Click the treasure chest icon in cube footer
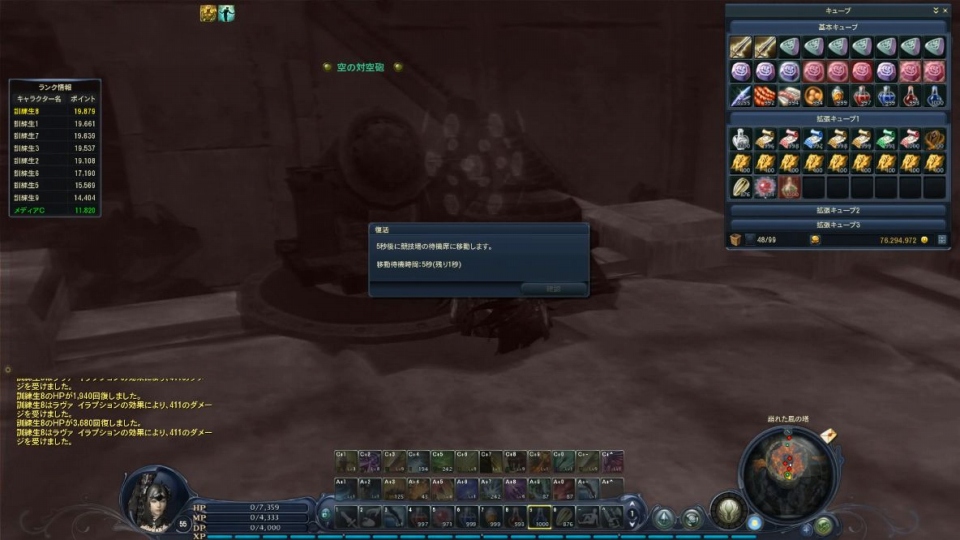This screenshot has width=960, height=540. point(735,240)
